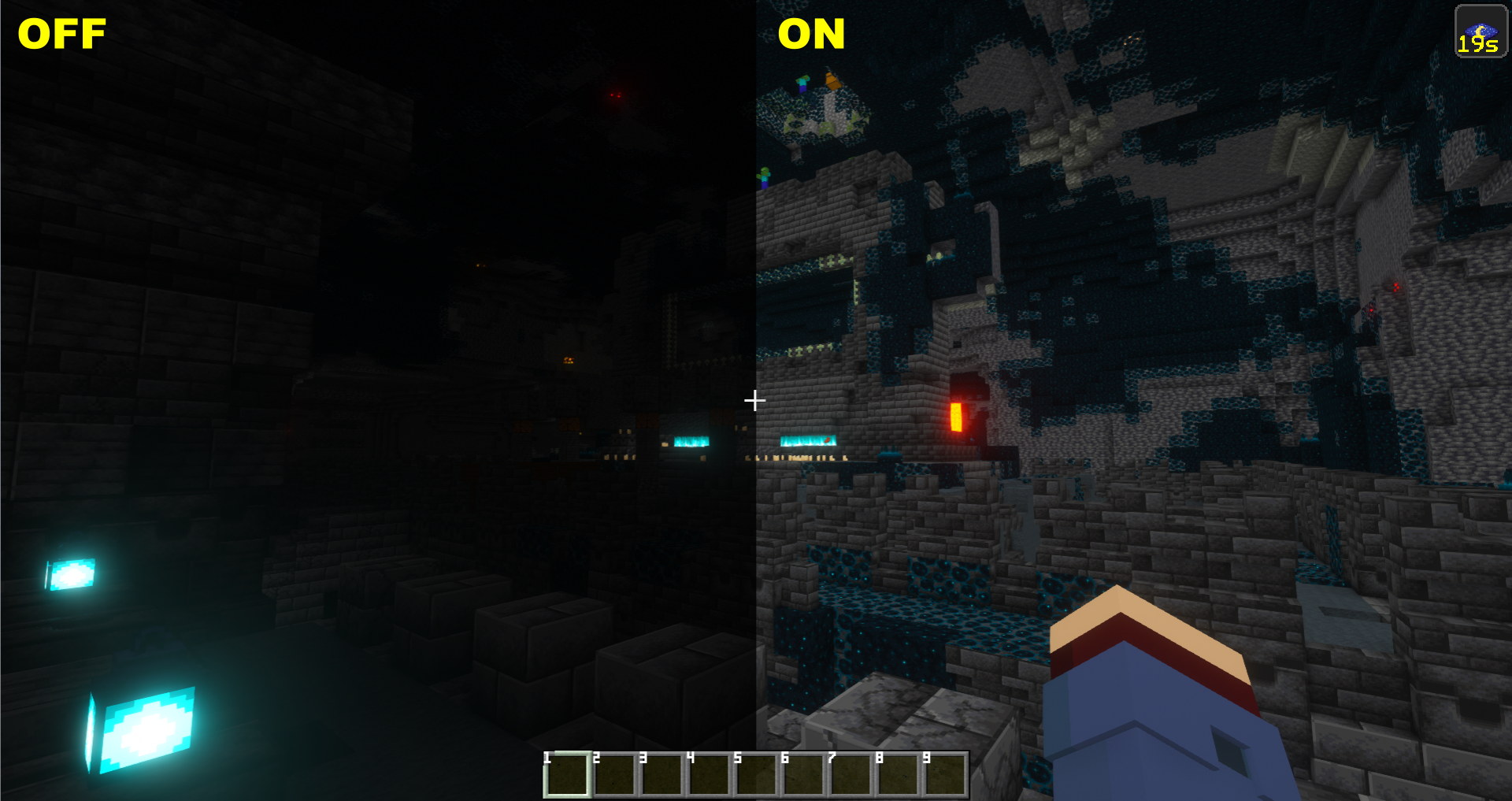Image resolution: width=1512 pixels, height=801 pixels.
Task: Toggle the ON label top center
Action: click(x=811, y=34)
